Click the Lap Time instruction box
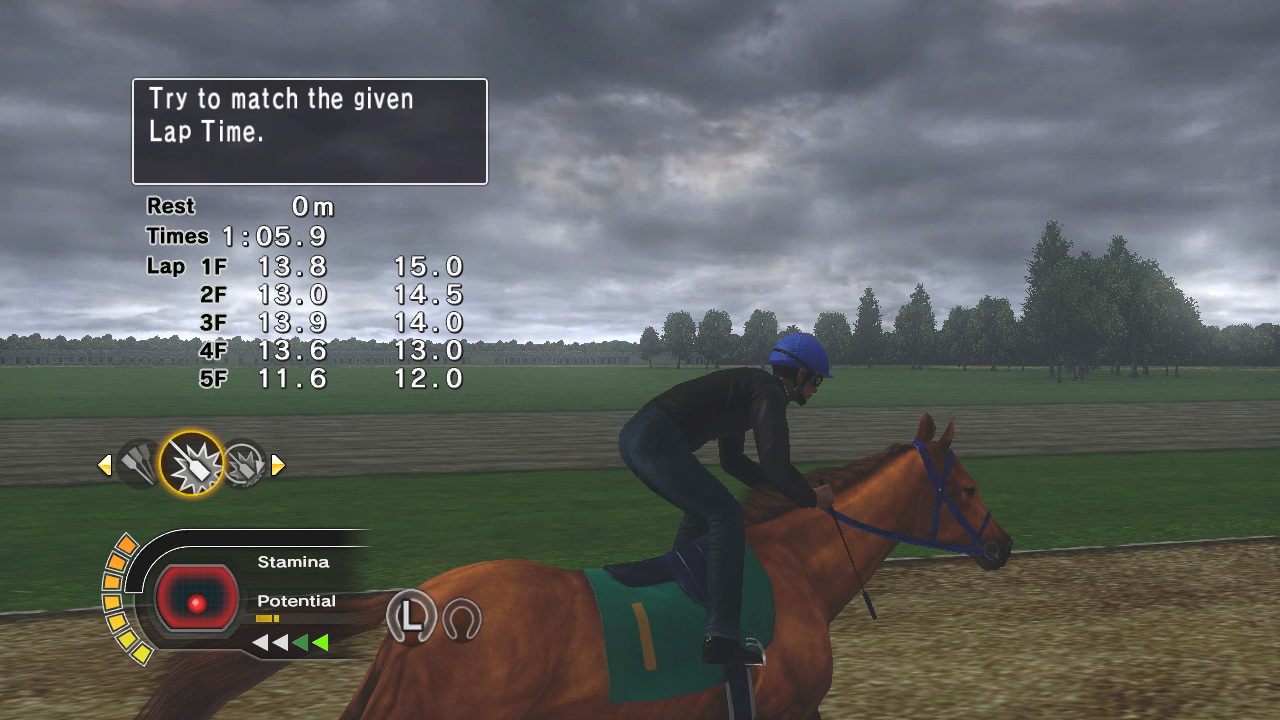This screenshot has width=1280, height=720. 309,131
